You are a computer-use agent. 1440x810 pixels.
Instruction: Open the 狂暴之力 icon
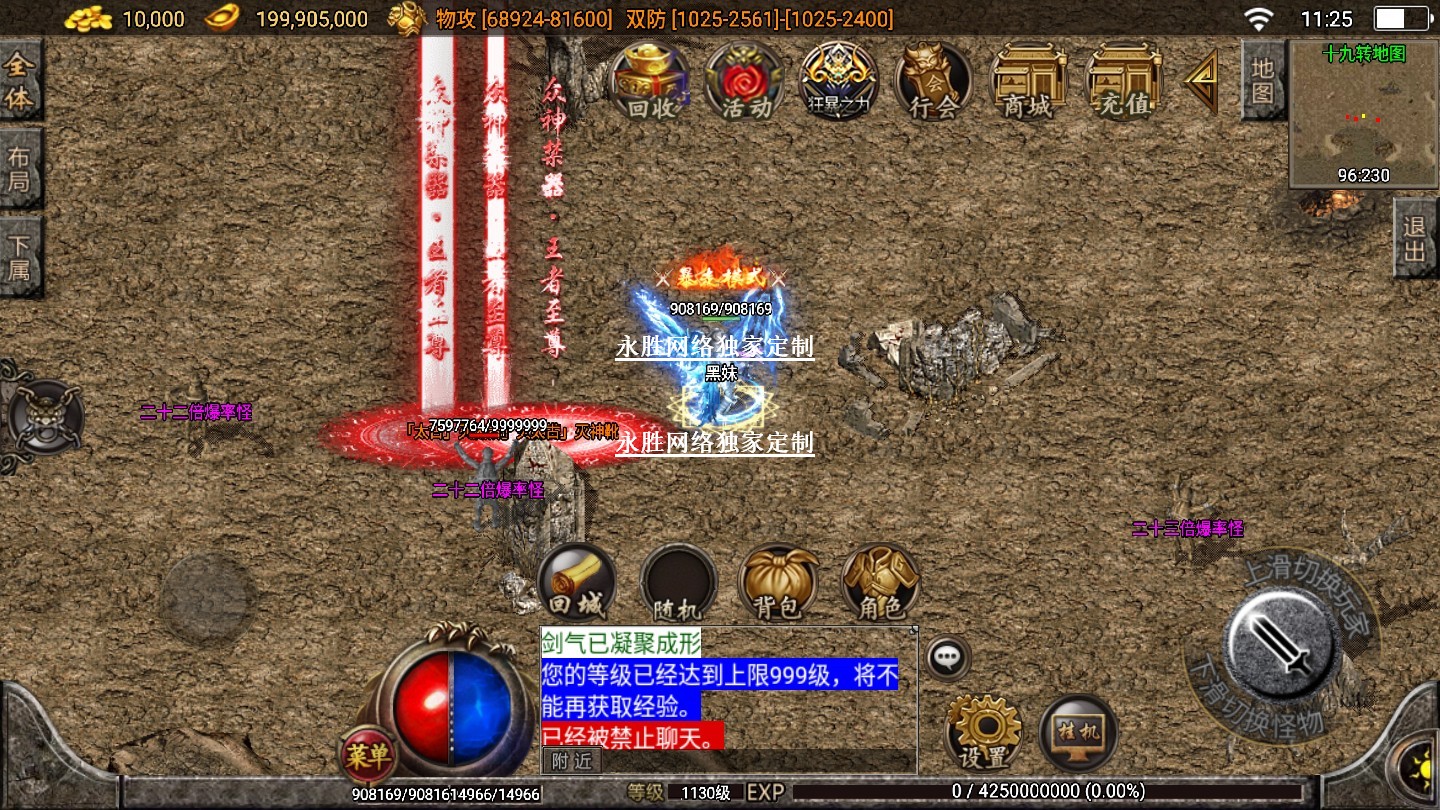point(838,82)
